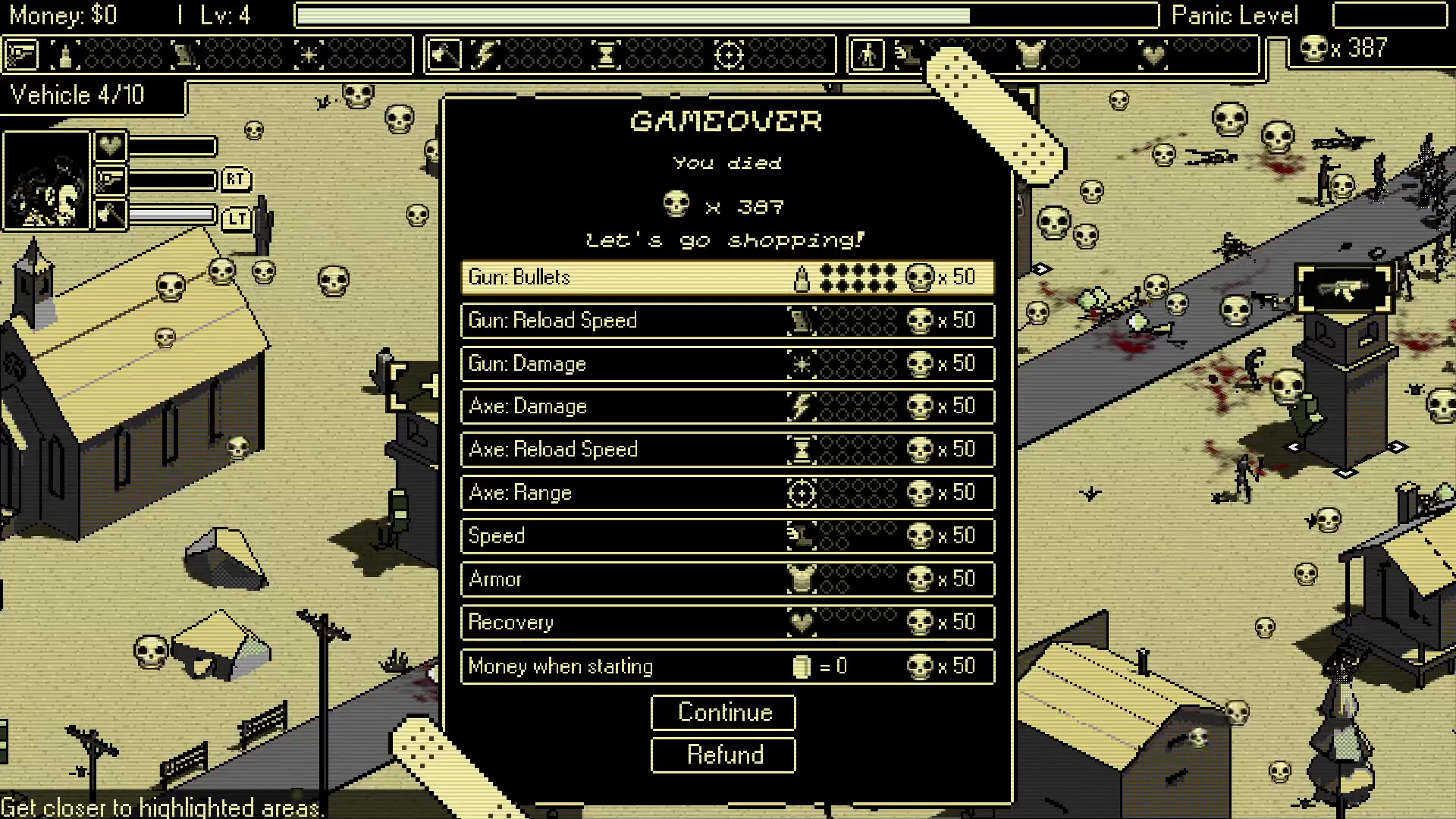
Task: Click the armor vest icon in the top bar
Action: tap(1031, 53)
